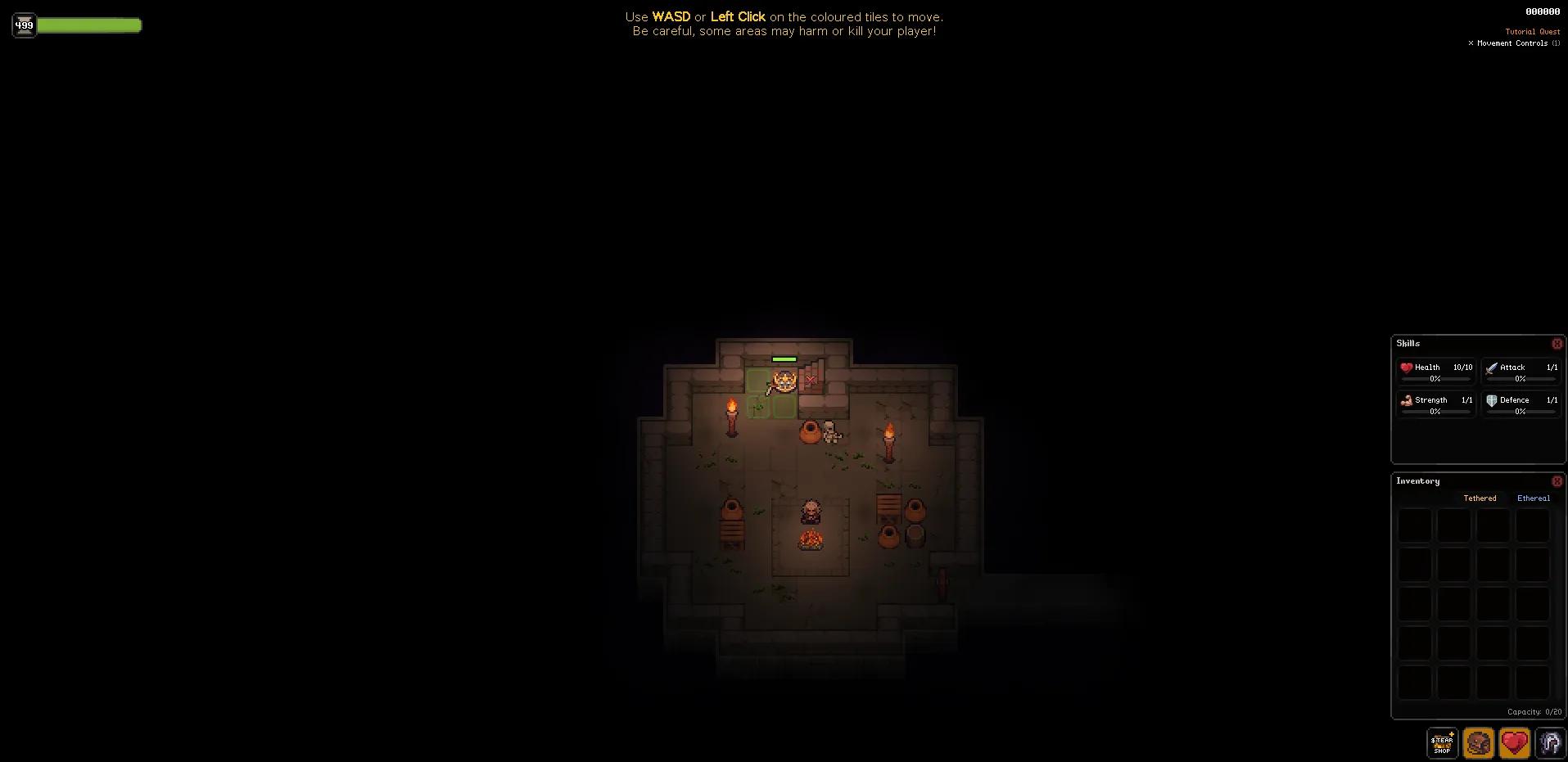Click the green health bar at top left
Viewport: 1568px width, 762px height.
tap(90, 25)
